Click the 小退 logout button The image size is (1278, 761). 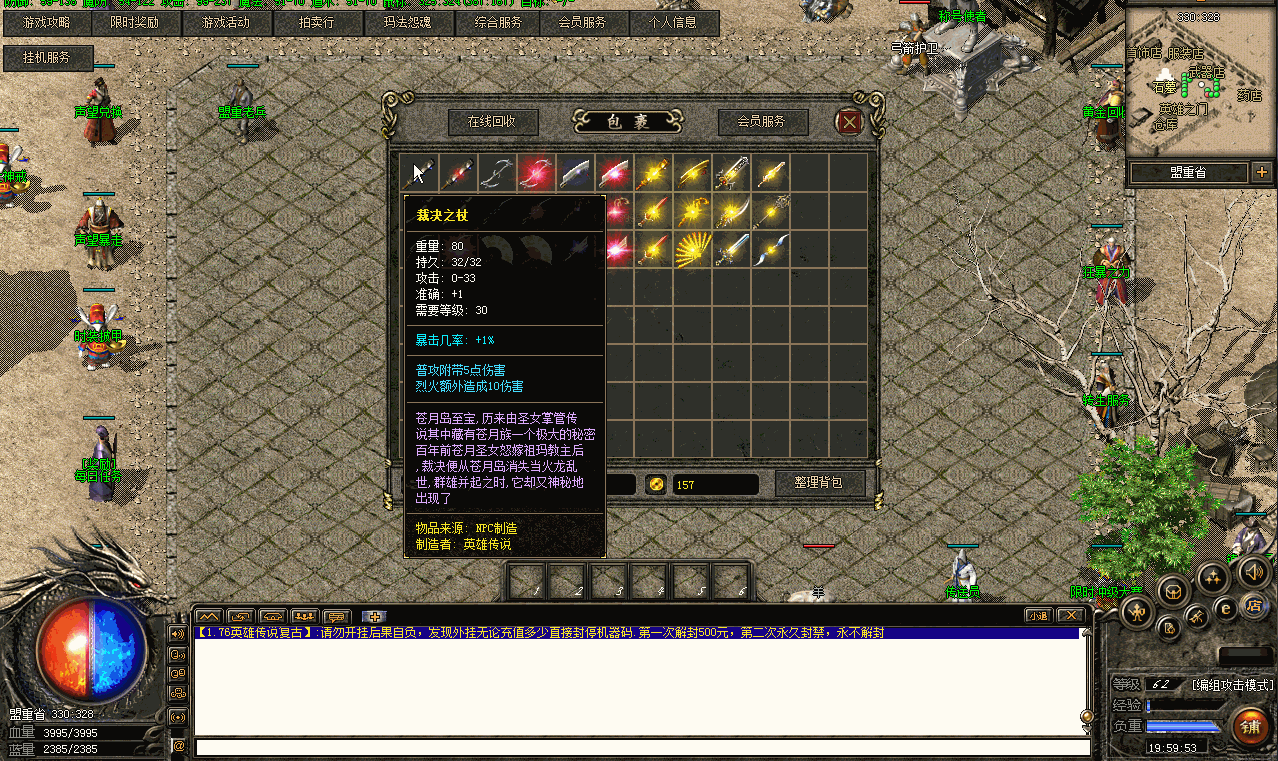click(x=1038, y=616)
